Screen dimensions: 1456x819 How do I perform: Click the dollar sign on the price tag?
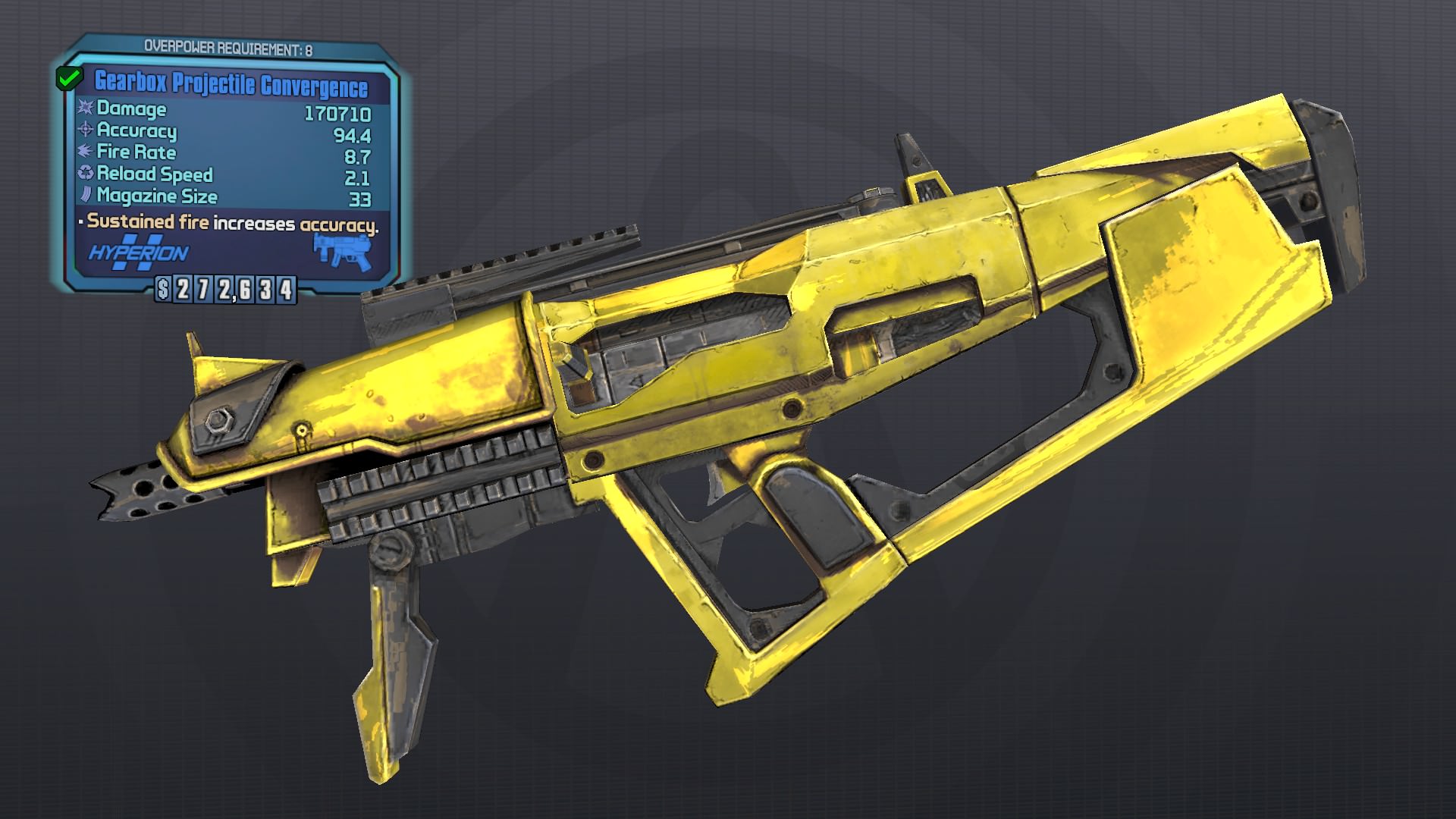[x=164, y=289]
